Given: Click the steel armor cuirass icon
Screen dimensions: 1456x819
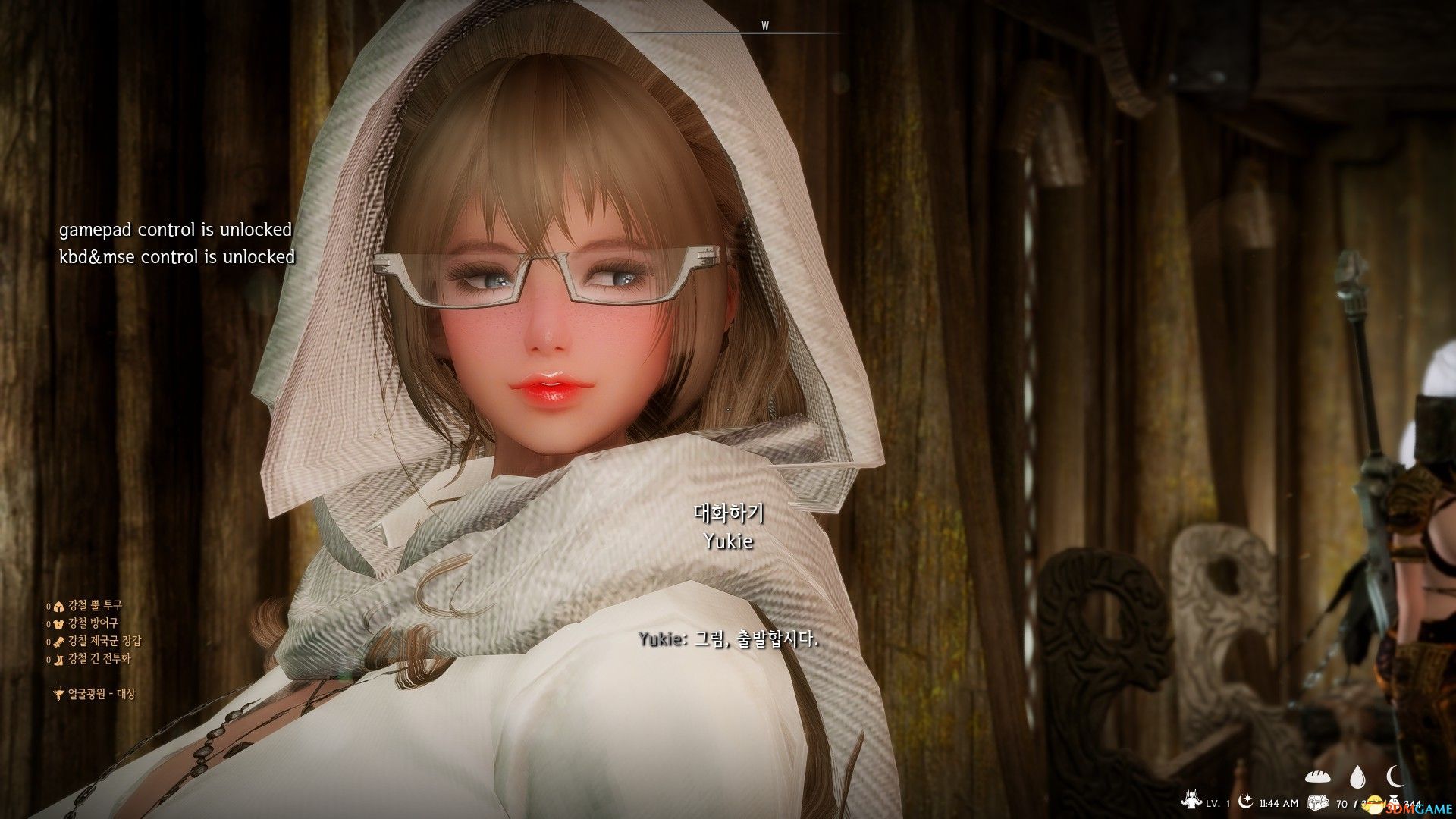Looking at the screenshot, I should 59,625.
